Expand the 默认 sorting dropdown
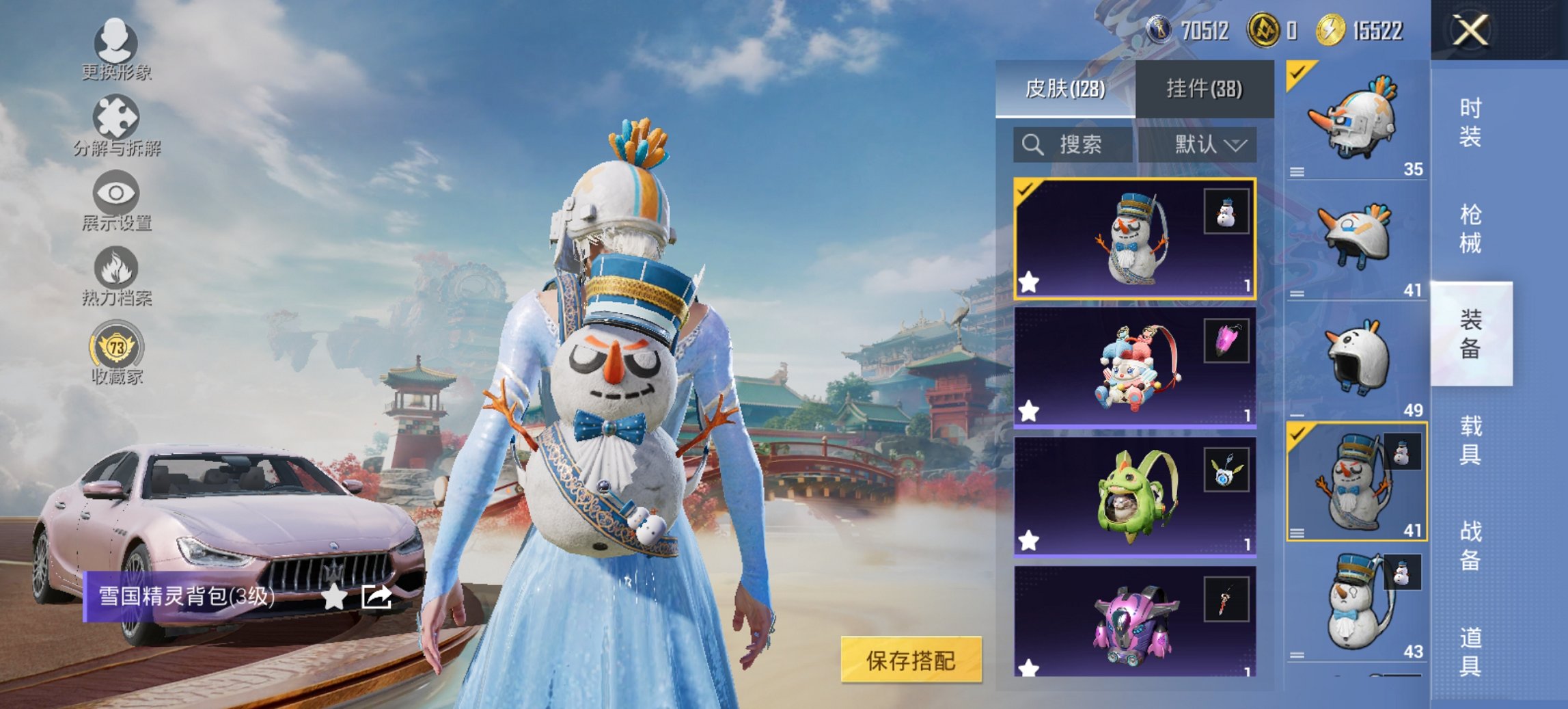Viewport: 1568px width, 709px height. (x=1207, y=145)
